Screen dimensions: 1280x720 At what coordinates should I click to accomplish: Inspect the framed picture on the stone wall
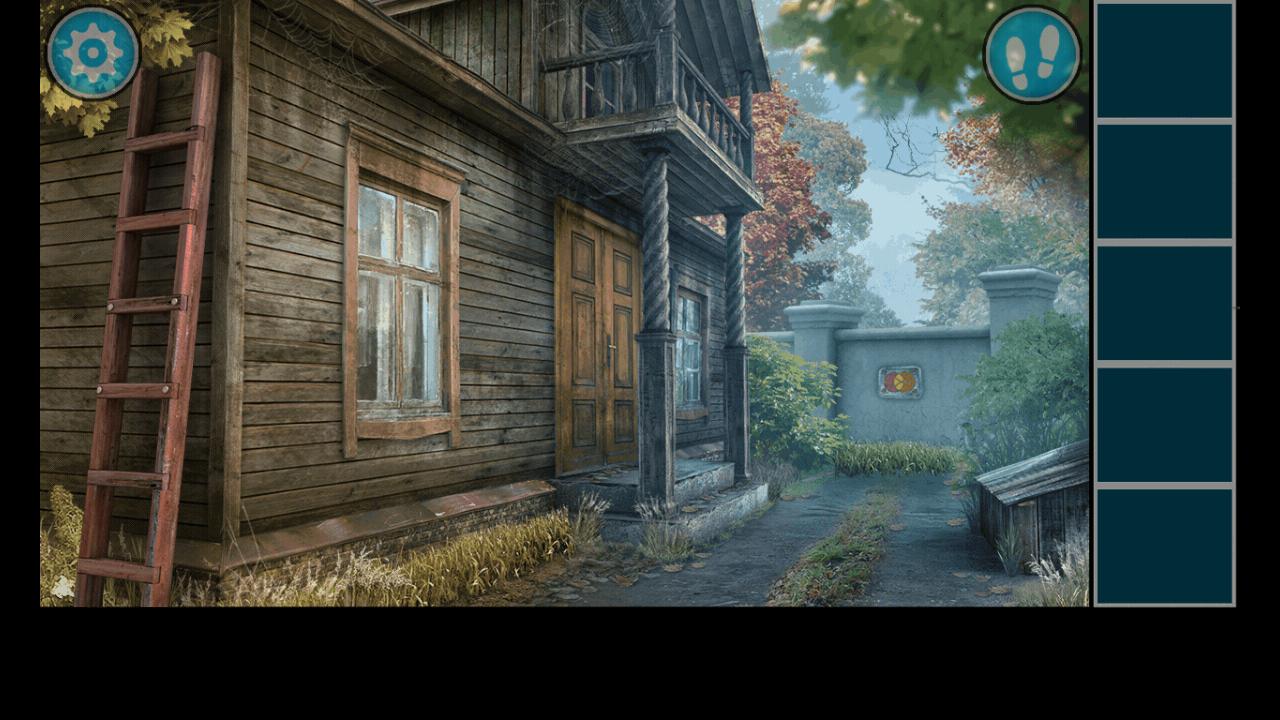click(898, 382)
